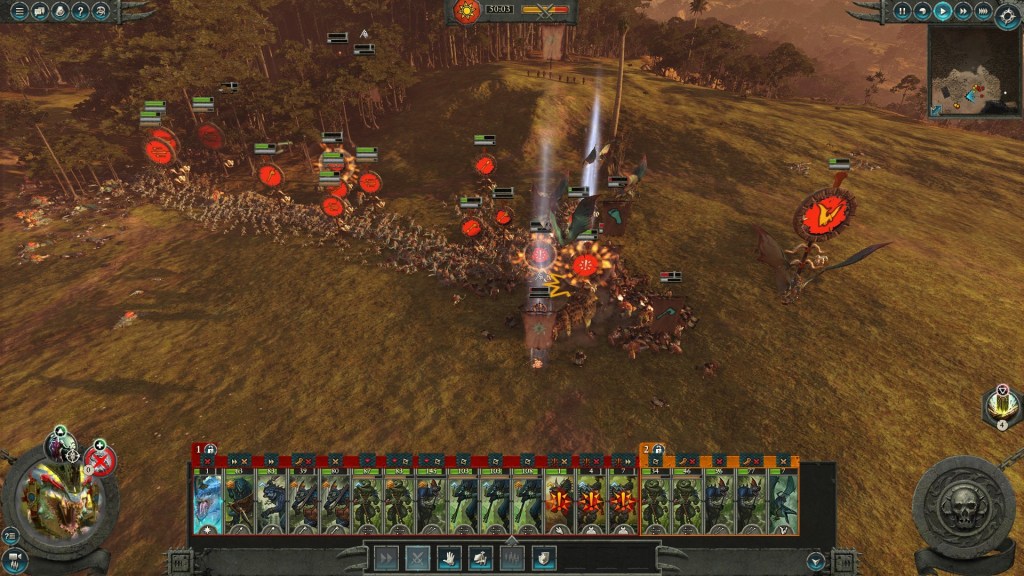This screenshot has height=576, width=1024.
Task: Toggle the compass tactical map button
Action: pyautogui.click(x=1007, y=13)
